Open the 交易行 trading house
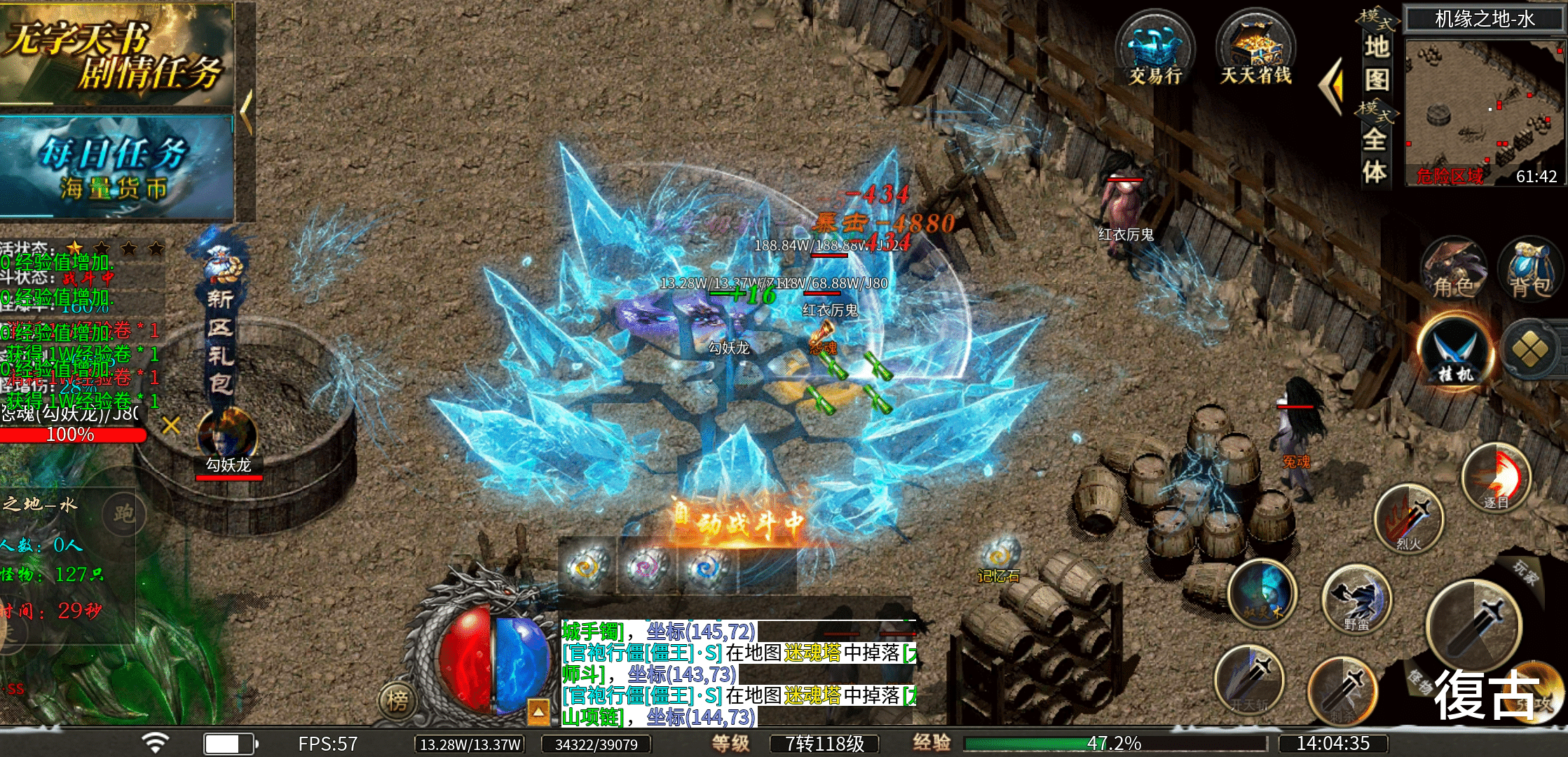The width and height of the screenshot is (1568, 757). pos(1154,50)
